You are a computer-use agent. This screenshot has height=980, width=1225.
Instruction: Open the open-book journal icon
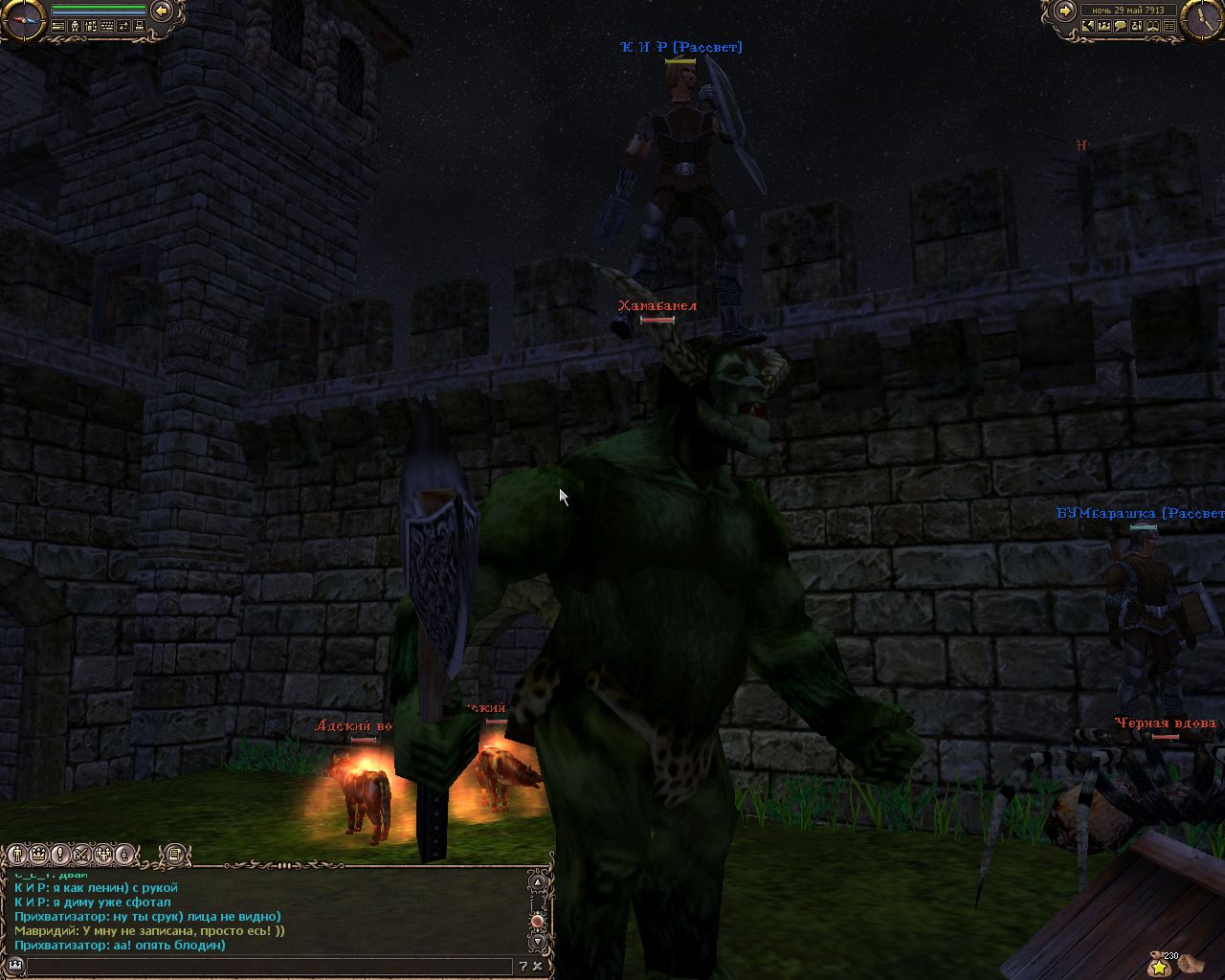click(1153, 26)
